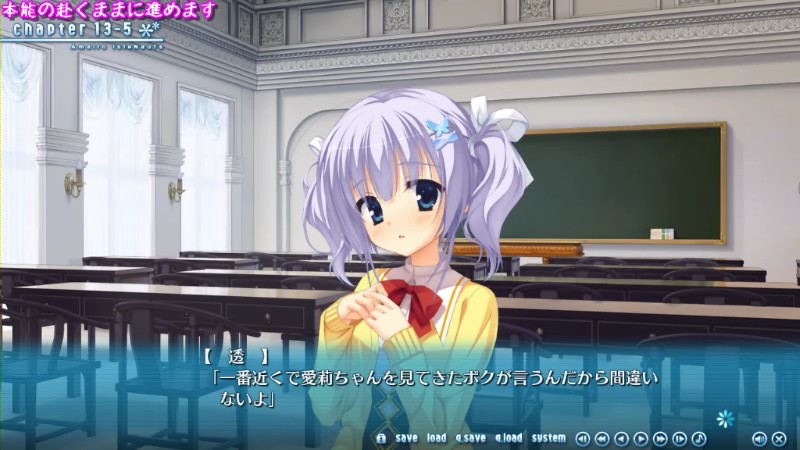This screenshot has height=450, width=800.
Task: Open the system settings menu
Action: 548,438
